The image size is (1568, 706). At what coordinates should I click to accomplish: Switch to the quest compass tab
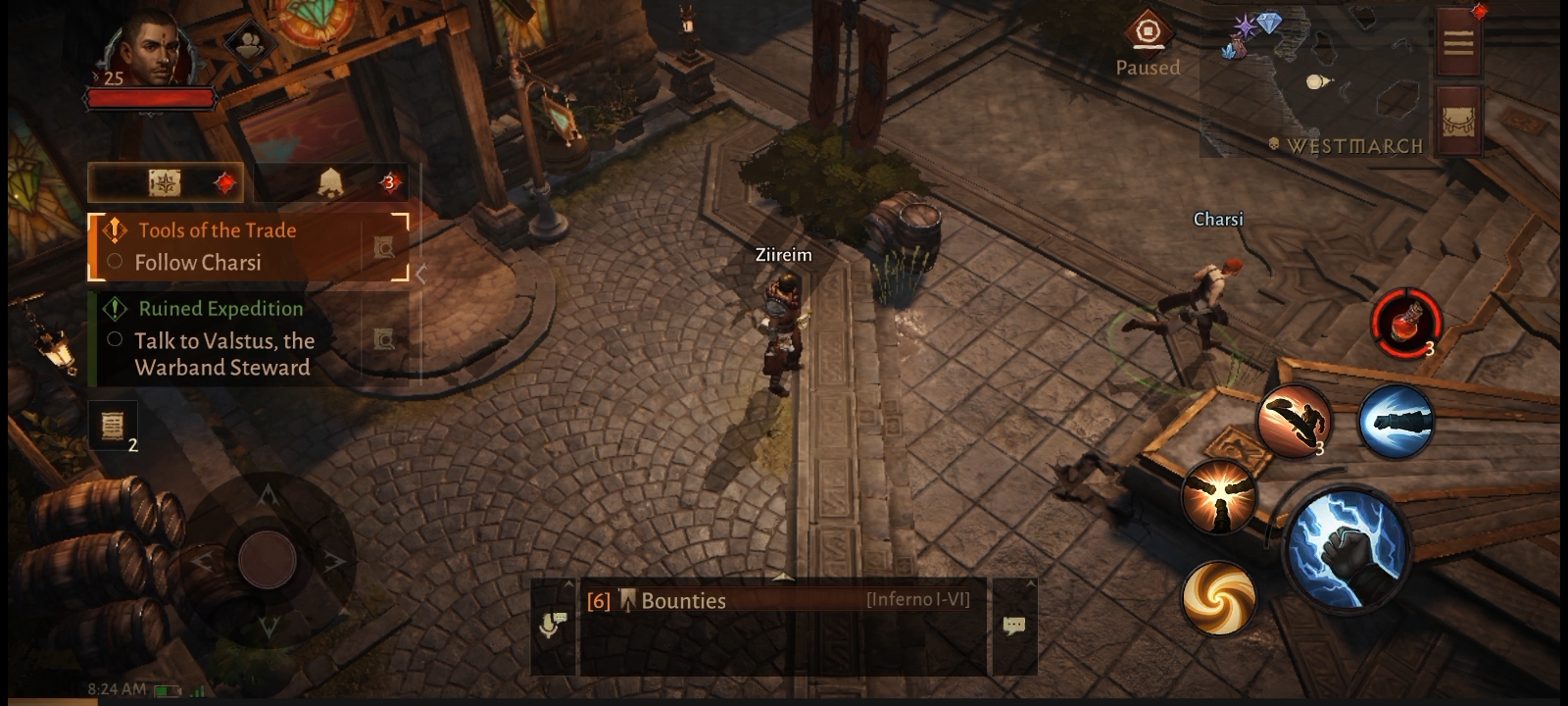pyautogui.click(x=166, y=183)
